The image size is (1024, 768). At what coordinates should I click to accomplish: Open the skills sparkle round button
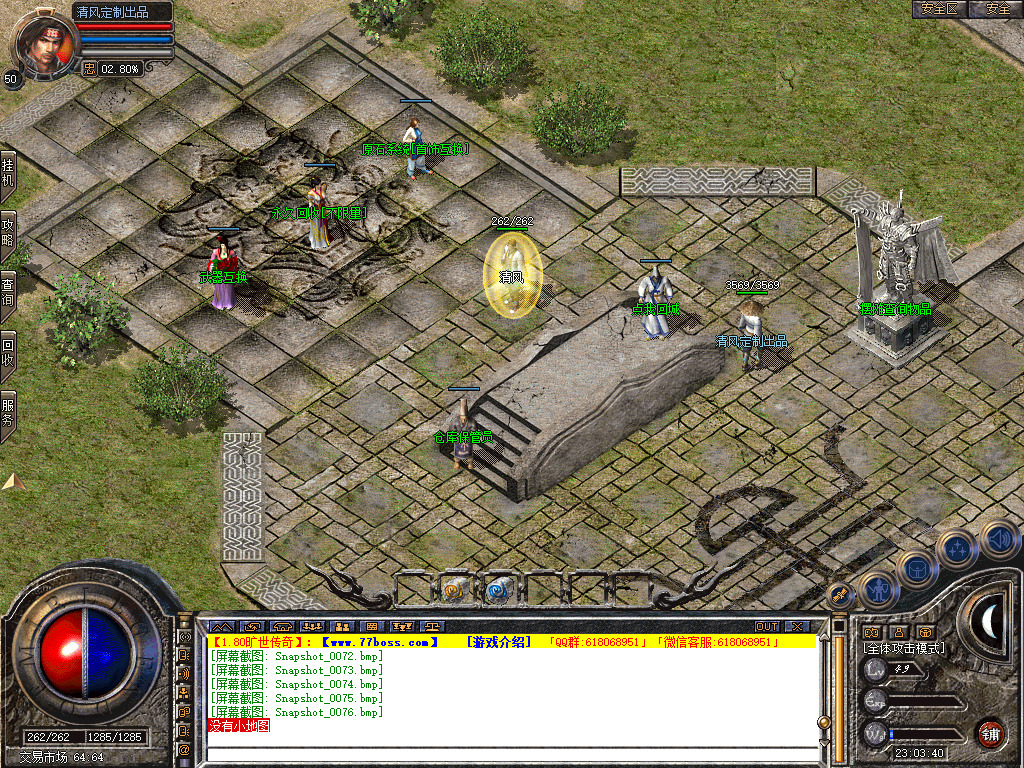957,548
